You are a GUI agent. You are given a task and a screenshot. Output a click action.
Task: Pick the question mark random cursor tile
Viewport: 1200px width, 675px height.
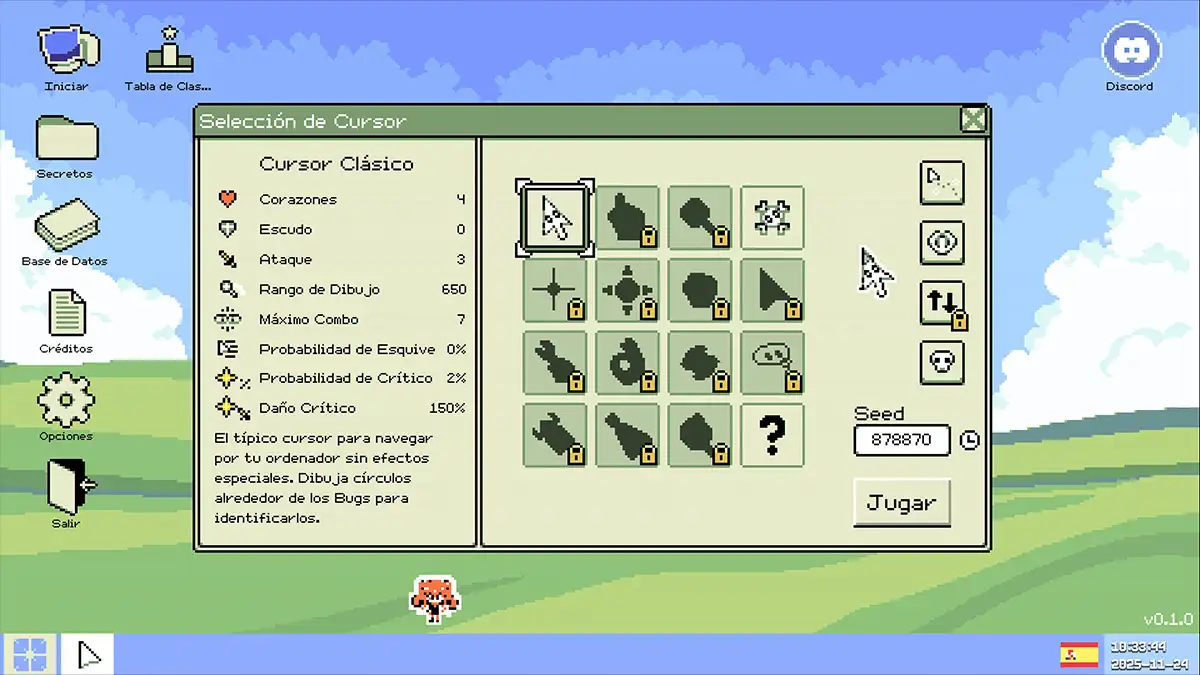[772, 435]
